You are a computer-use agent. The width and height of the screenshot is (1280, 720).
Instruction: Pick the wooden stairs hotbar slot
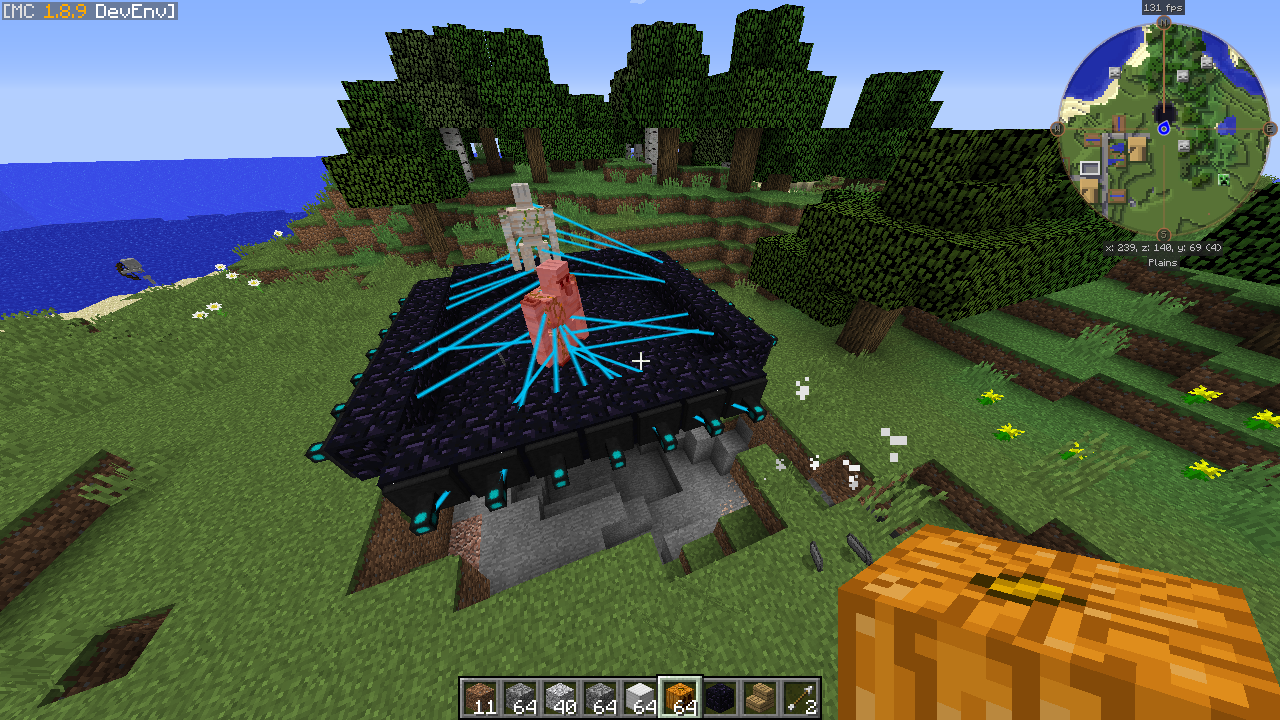[760, 697]
